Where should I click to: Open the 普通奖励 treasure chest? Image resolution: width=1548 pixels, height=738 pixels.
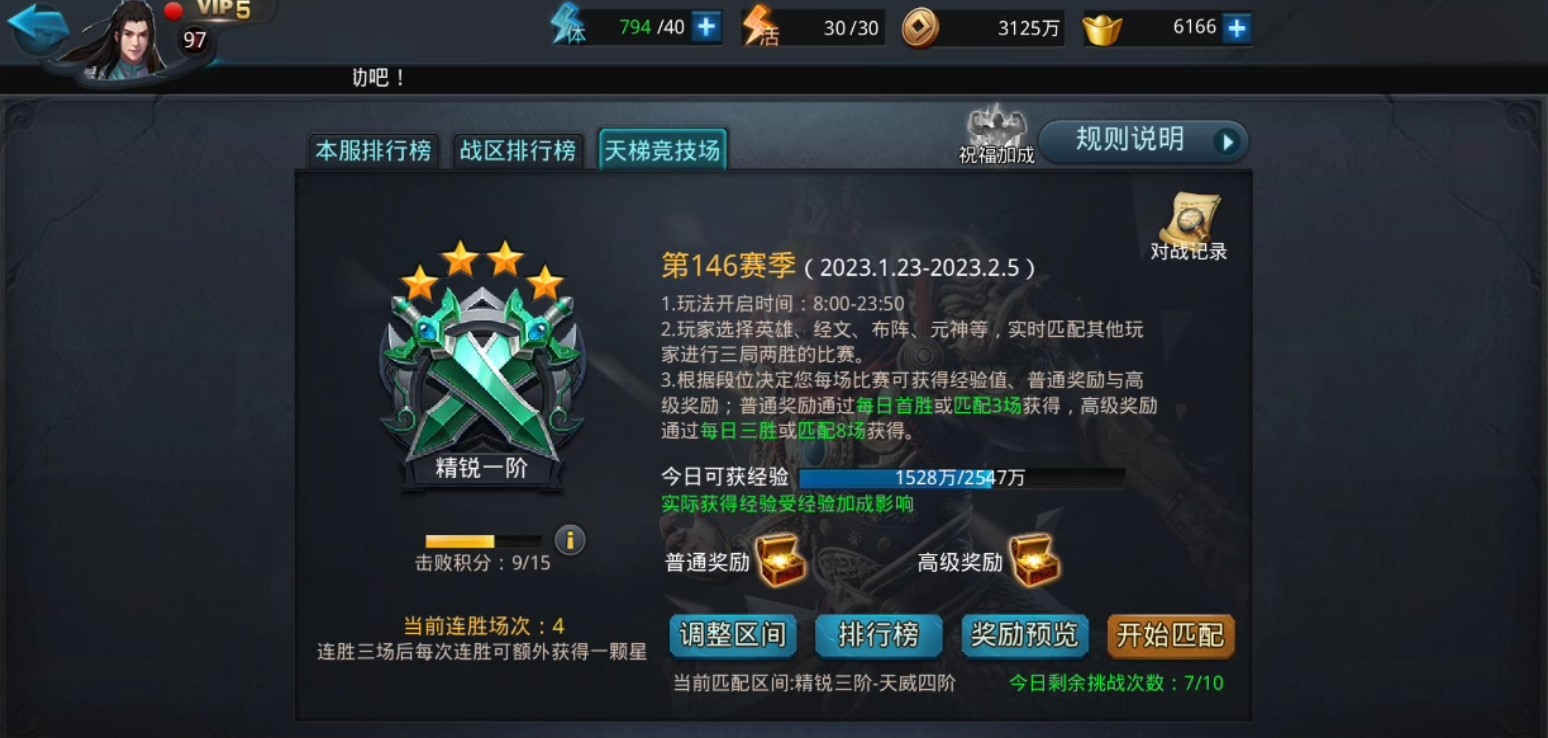click(778, 562)
